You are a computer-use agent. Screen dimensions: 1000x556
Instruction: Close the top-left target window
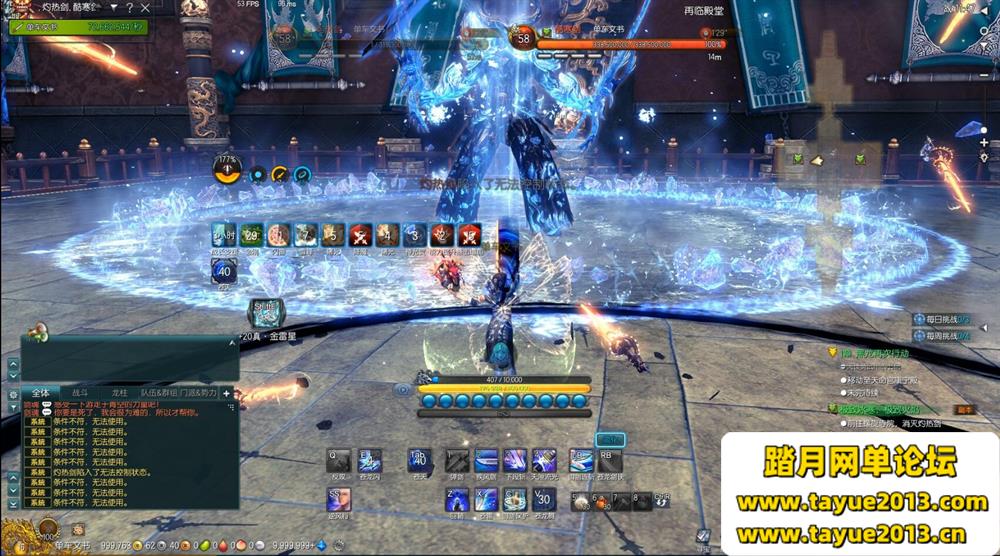click(144, 8)
